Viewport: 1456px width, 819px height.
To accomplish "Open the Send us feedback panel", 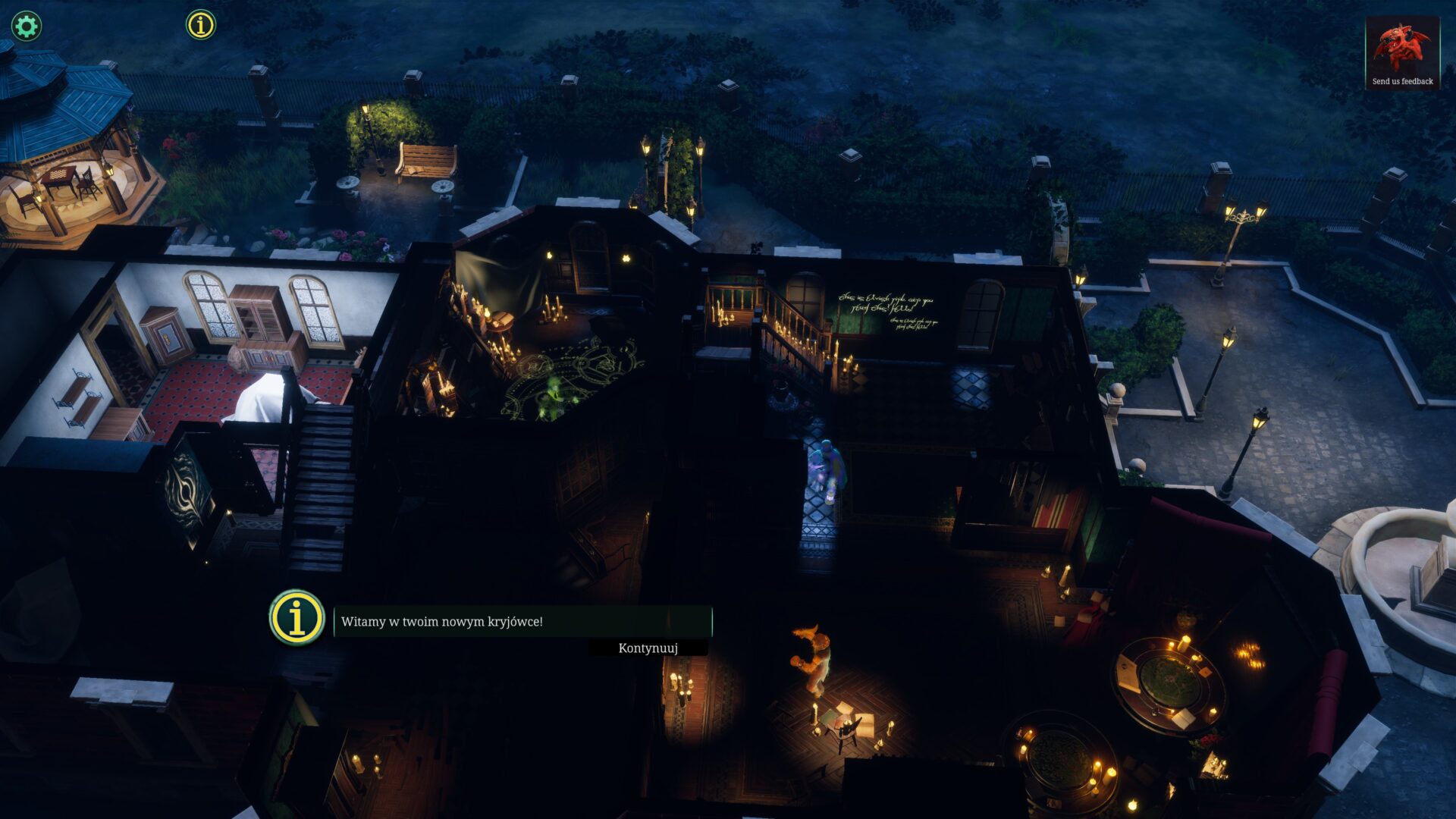I will 1402,53.
